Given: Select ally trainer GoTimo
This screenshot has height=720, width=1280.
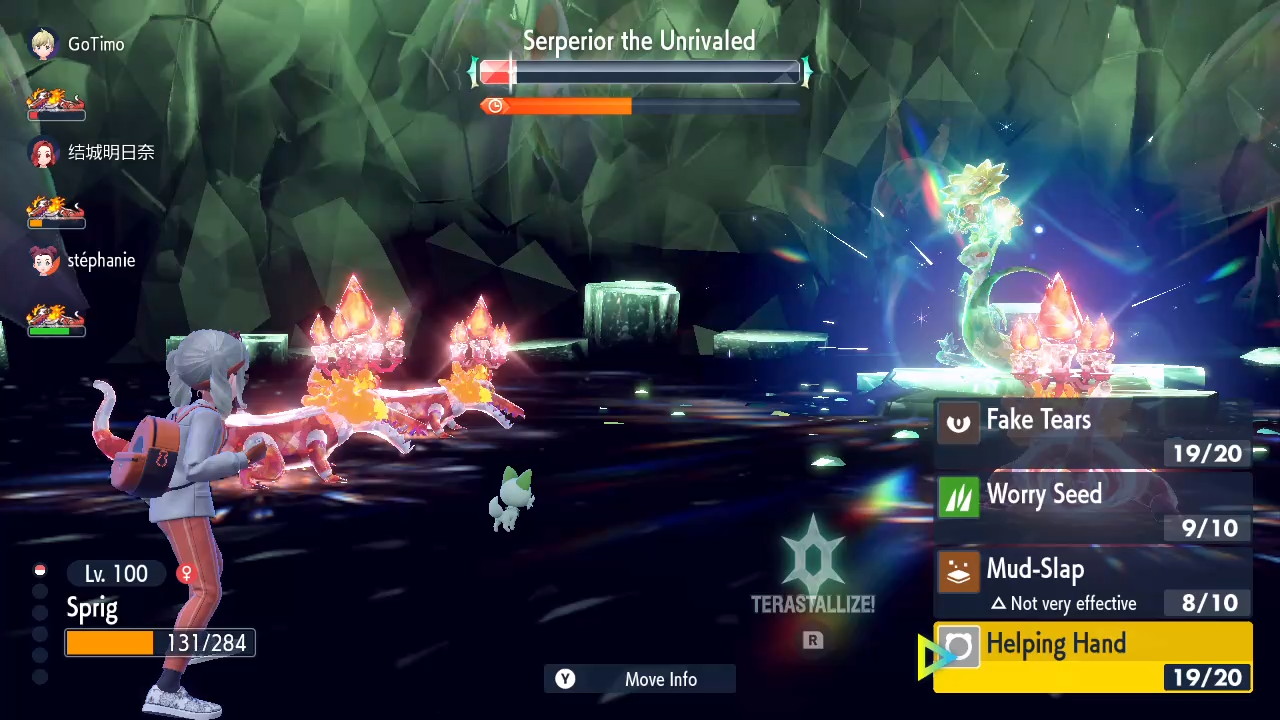Looking at the screenshot, I should [78, 45].
